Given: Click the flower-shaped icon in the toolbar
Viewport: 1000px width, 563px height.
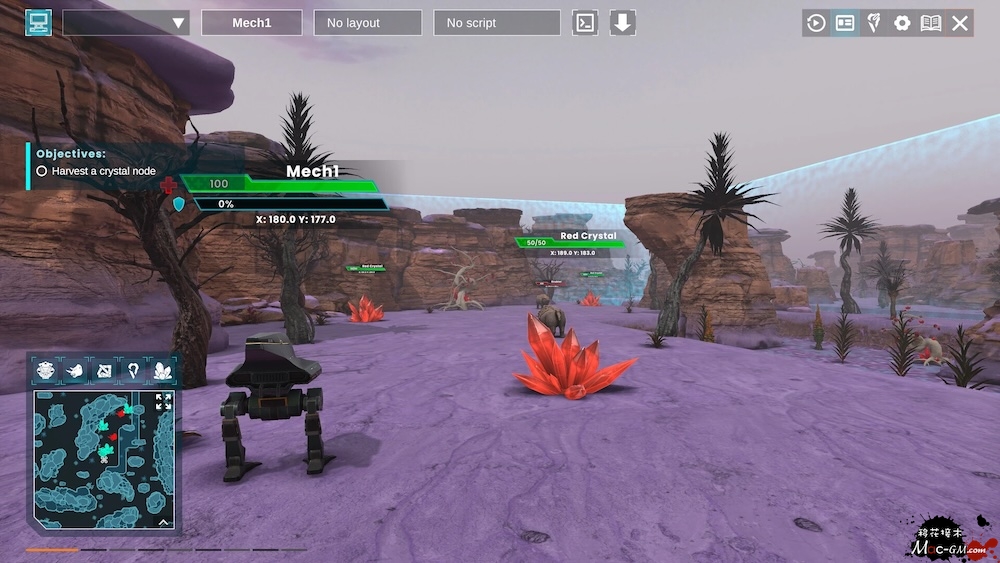Looking at the screenshot, I should (874, 23).
